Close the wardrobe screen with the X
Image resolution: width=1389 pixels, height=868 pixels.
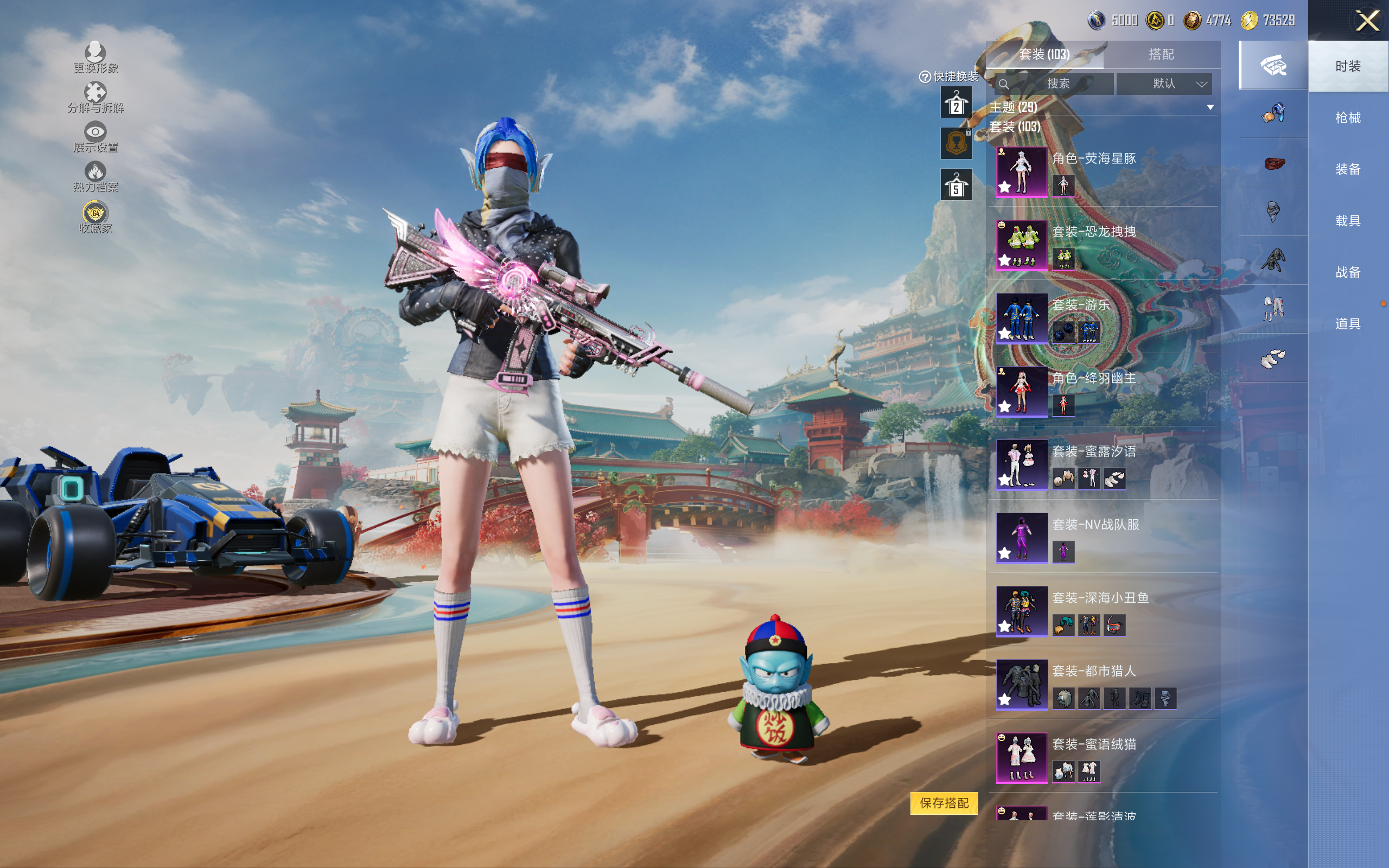click(1367, 21)
